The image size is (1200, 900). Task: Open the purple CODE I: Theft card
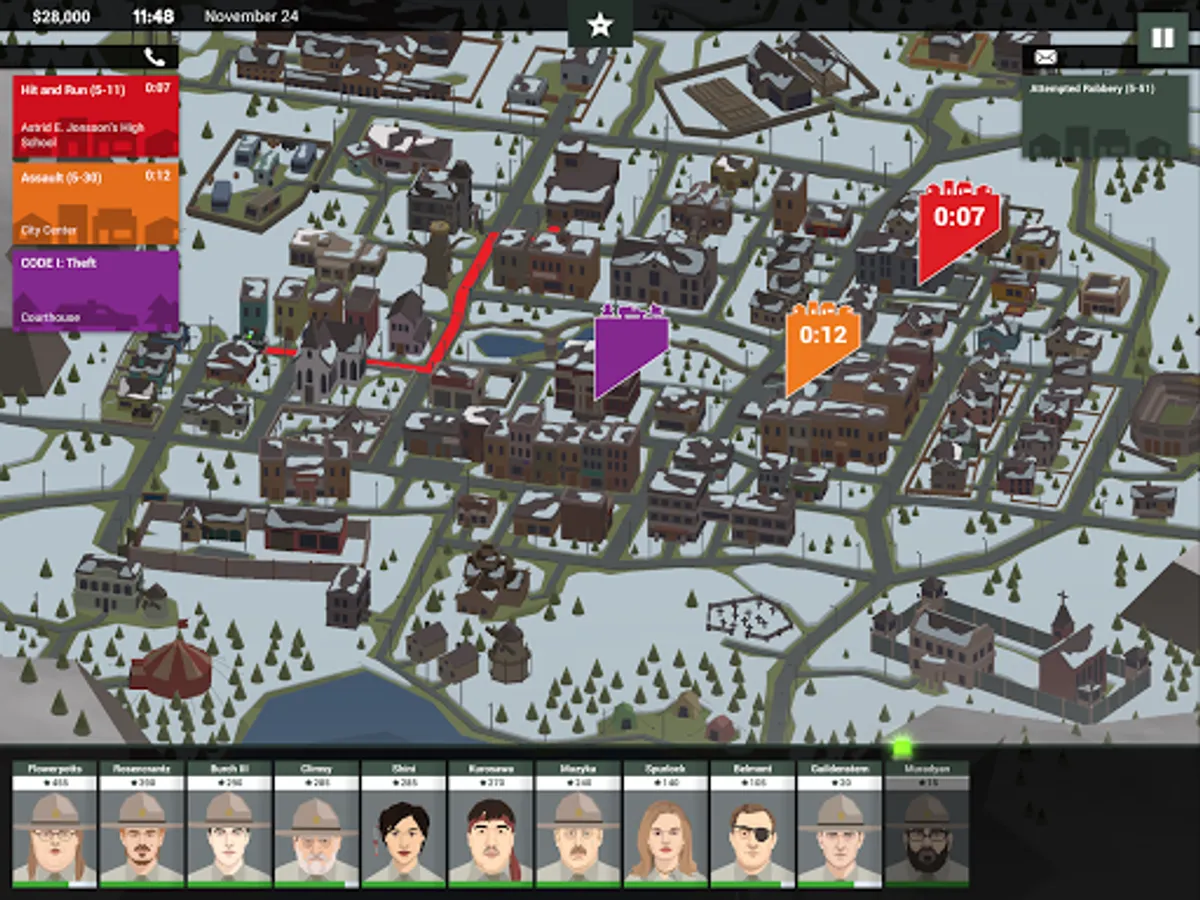tap(95, 290)
